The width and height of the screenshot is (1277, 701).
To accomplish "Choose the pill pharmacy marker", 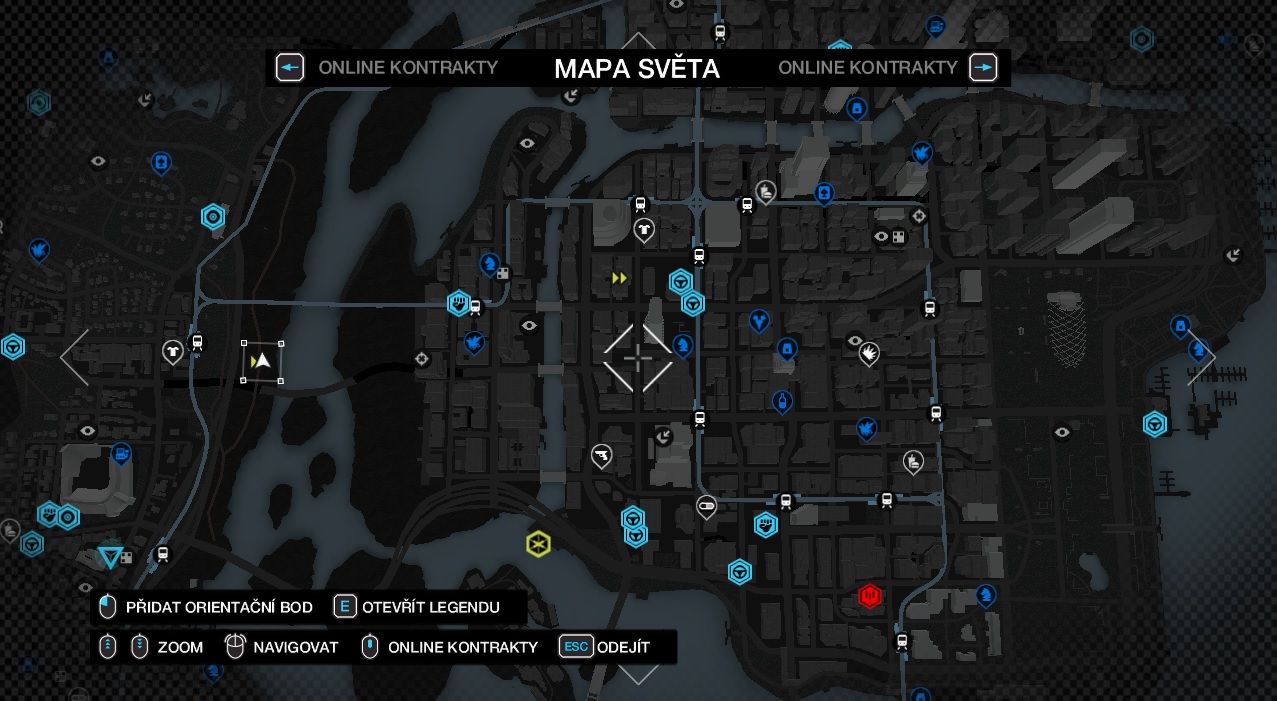I will click(x=706, y=505).
